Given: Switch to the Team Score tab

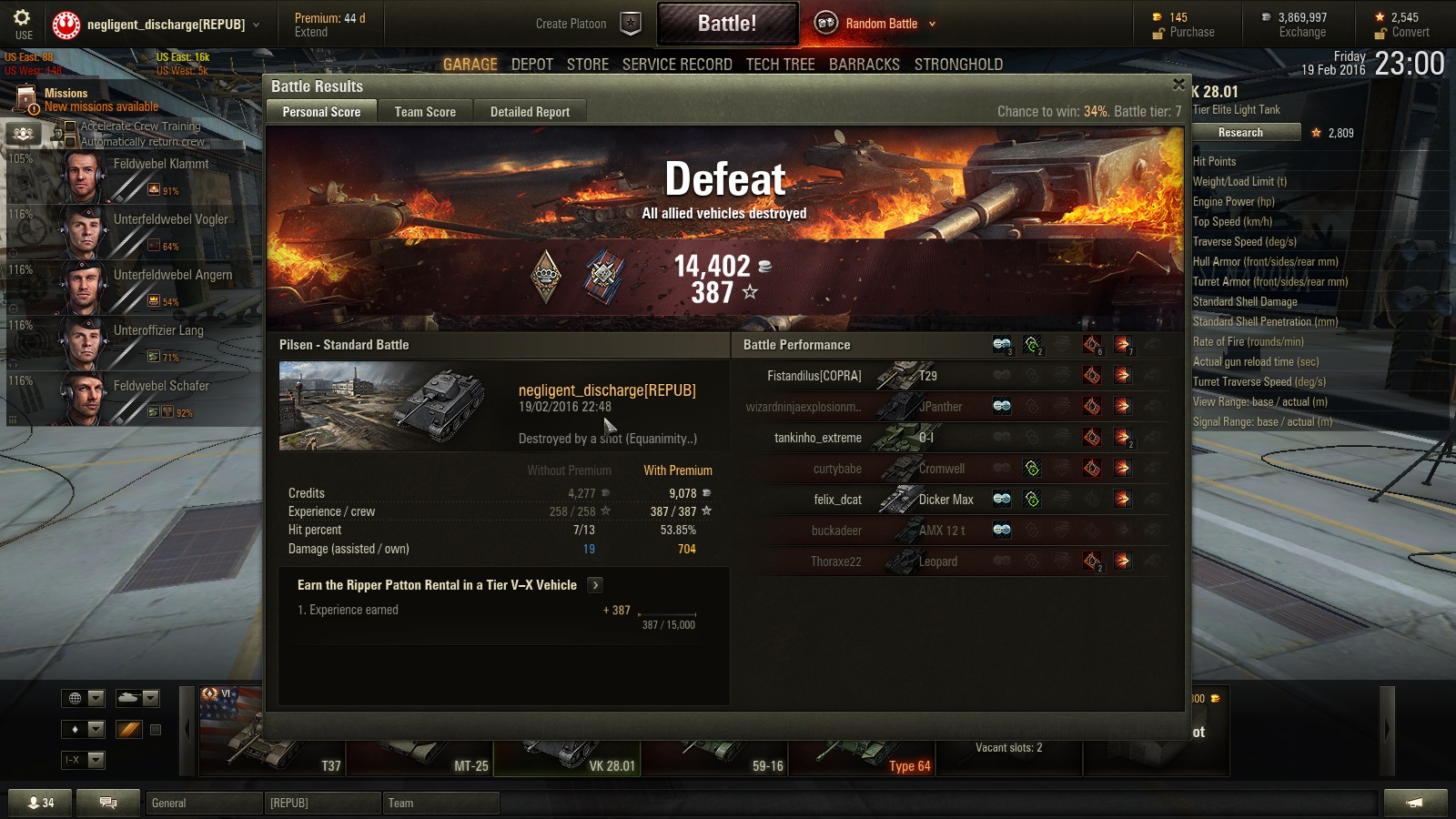Looking at the screenshot, I should (425, 112).
